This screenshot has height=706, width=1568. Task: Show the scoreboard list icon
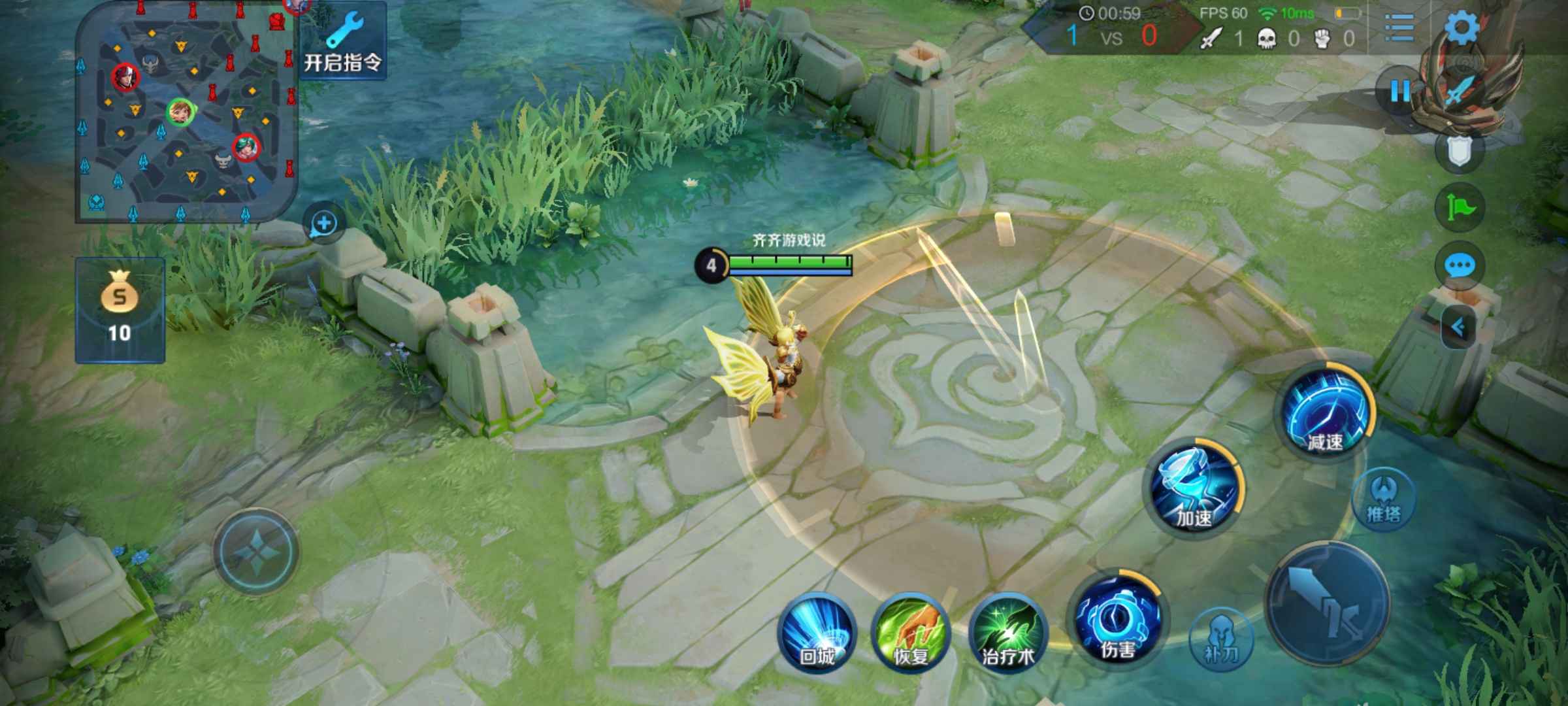(x=1399, y=27)
